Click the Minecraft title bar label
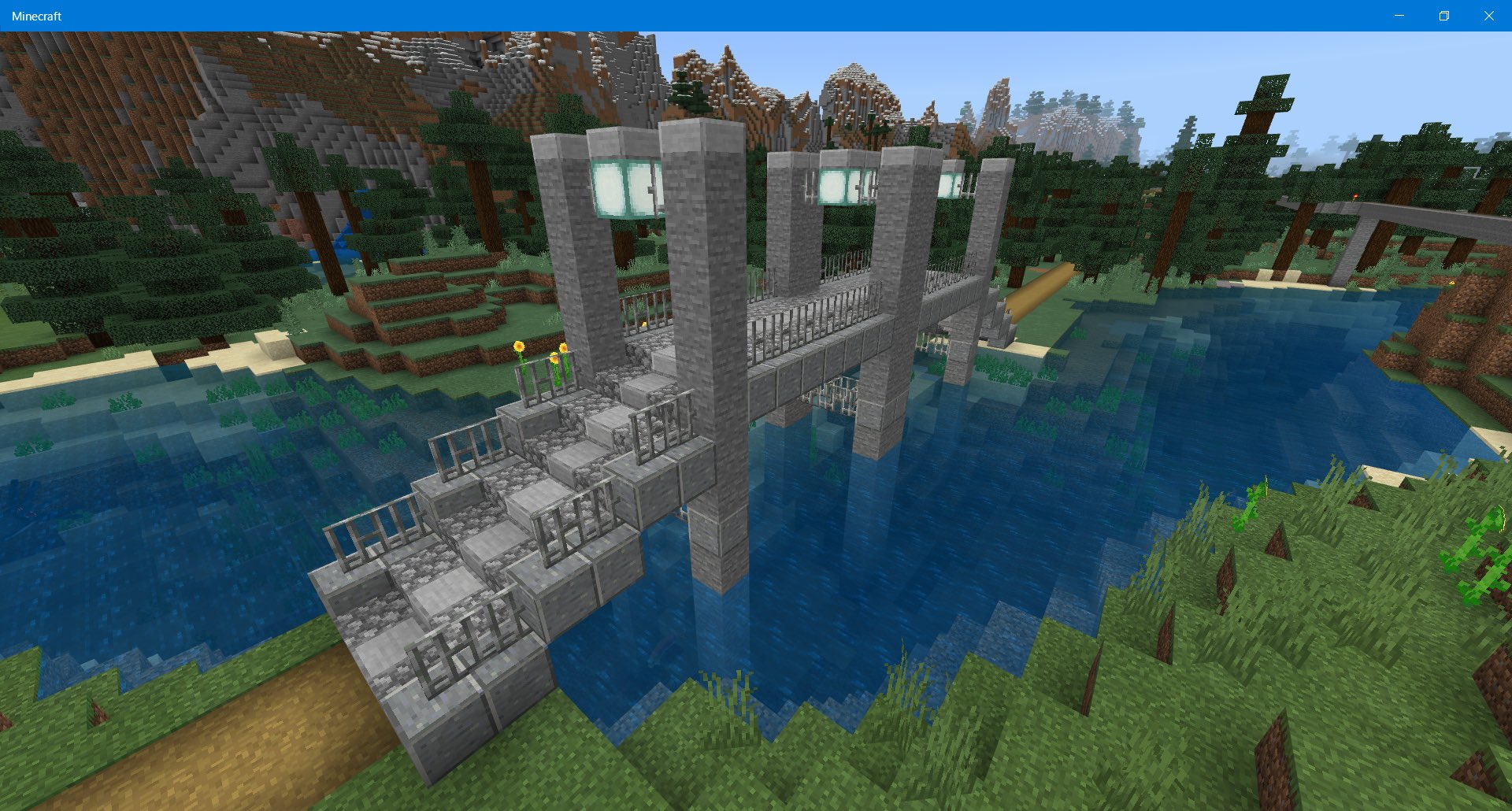Screen dimensions: 1512x811 [35, 14]
